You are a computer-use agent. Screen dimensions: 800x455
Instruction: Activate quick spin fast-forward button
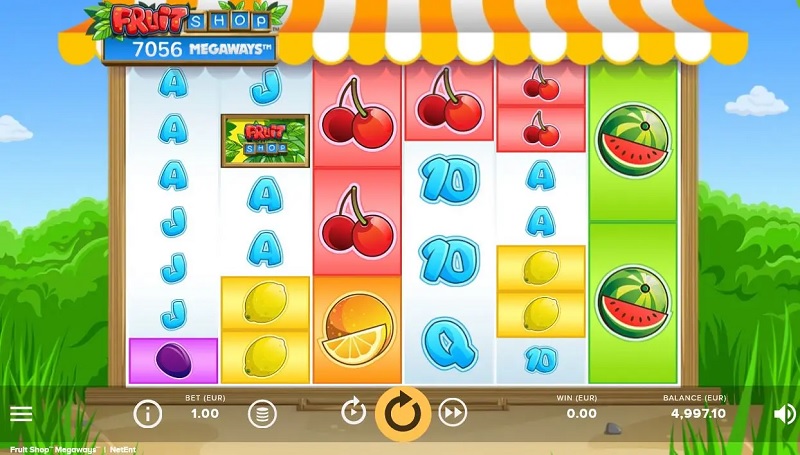coord(453,412)
